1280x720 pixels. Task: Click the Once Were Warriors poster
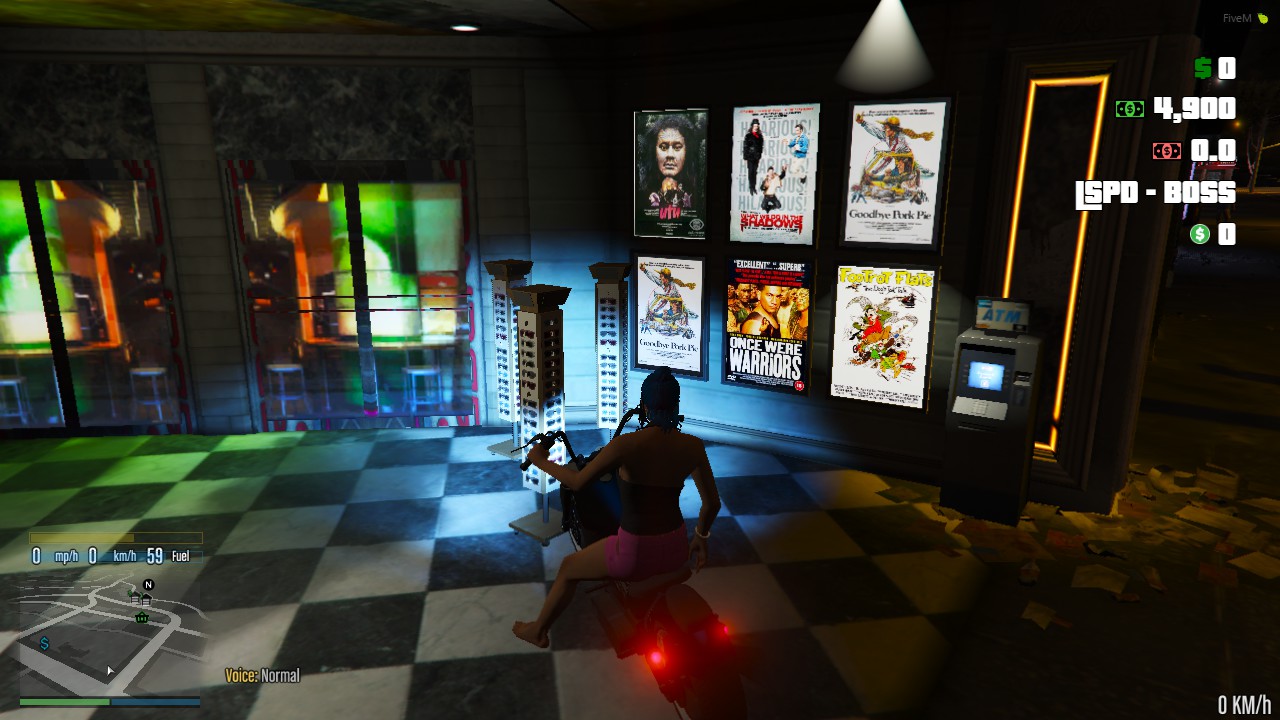767,322
